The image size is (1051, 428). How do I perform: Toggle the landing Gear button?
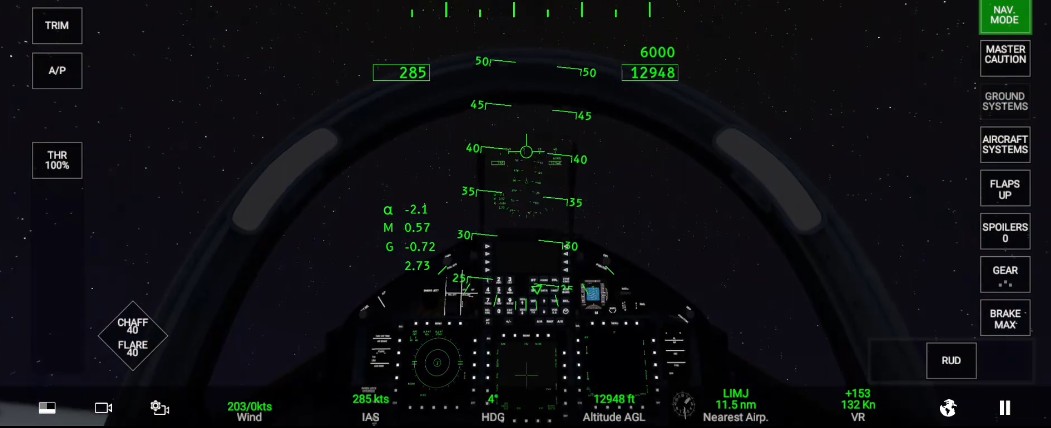tap(1005, 274)
